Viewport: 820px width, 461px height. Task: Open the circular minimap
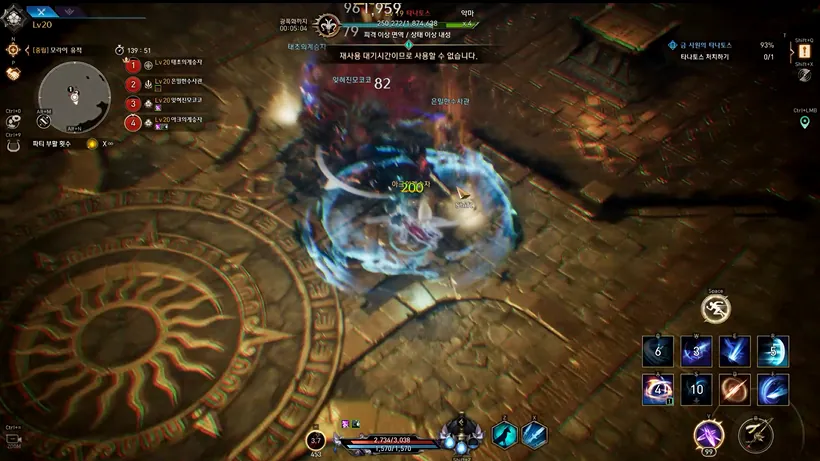tap(73, 95)
